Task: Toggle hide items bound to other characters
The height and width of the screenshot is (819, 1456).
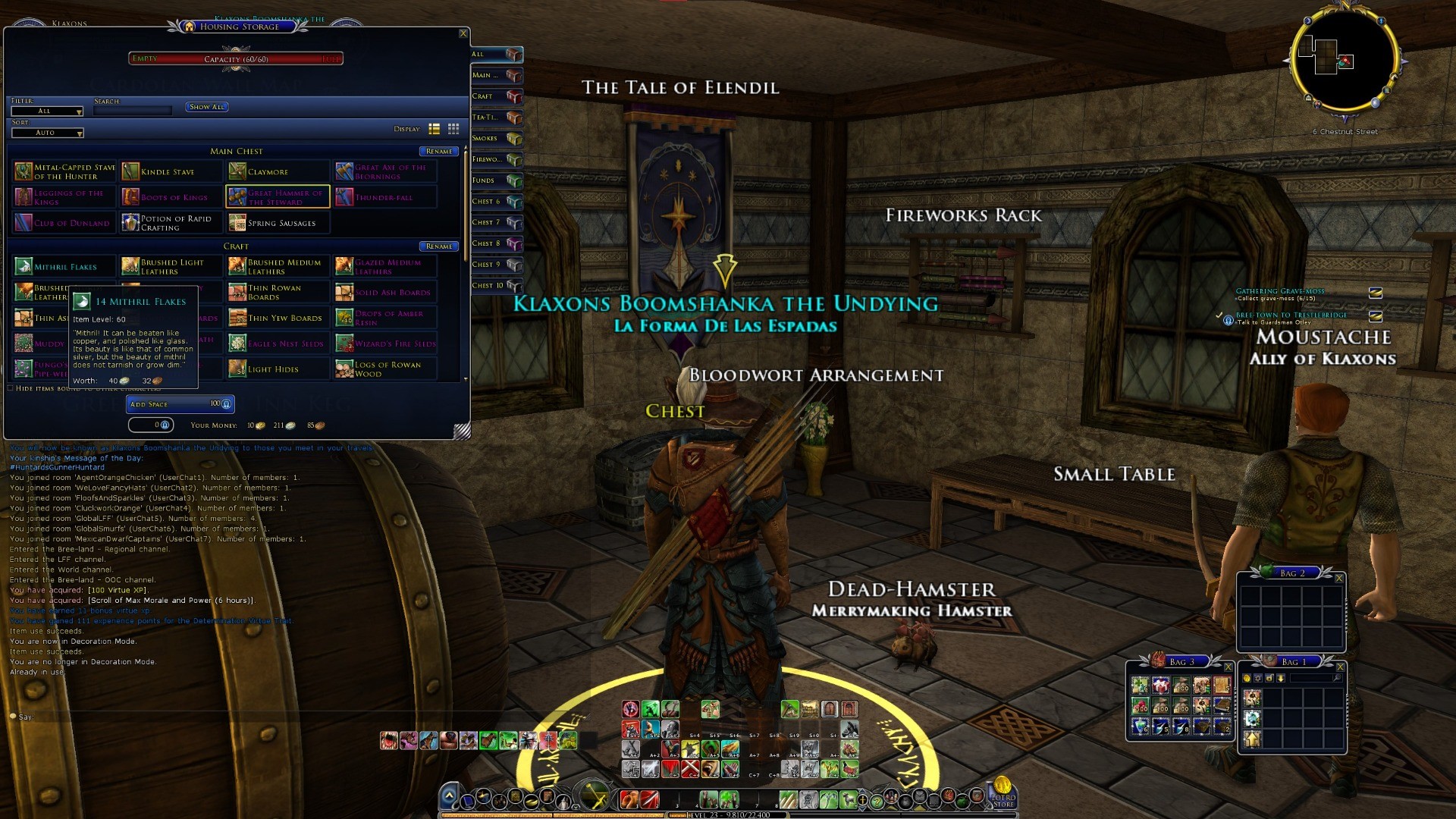Action: [x=11, y=388]
